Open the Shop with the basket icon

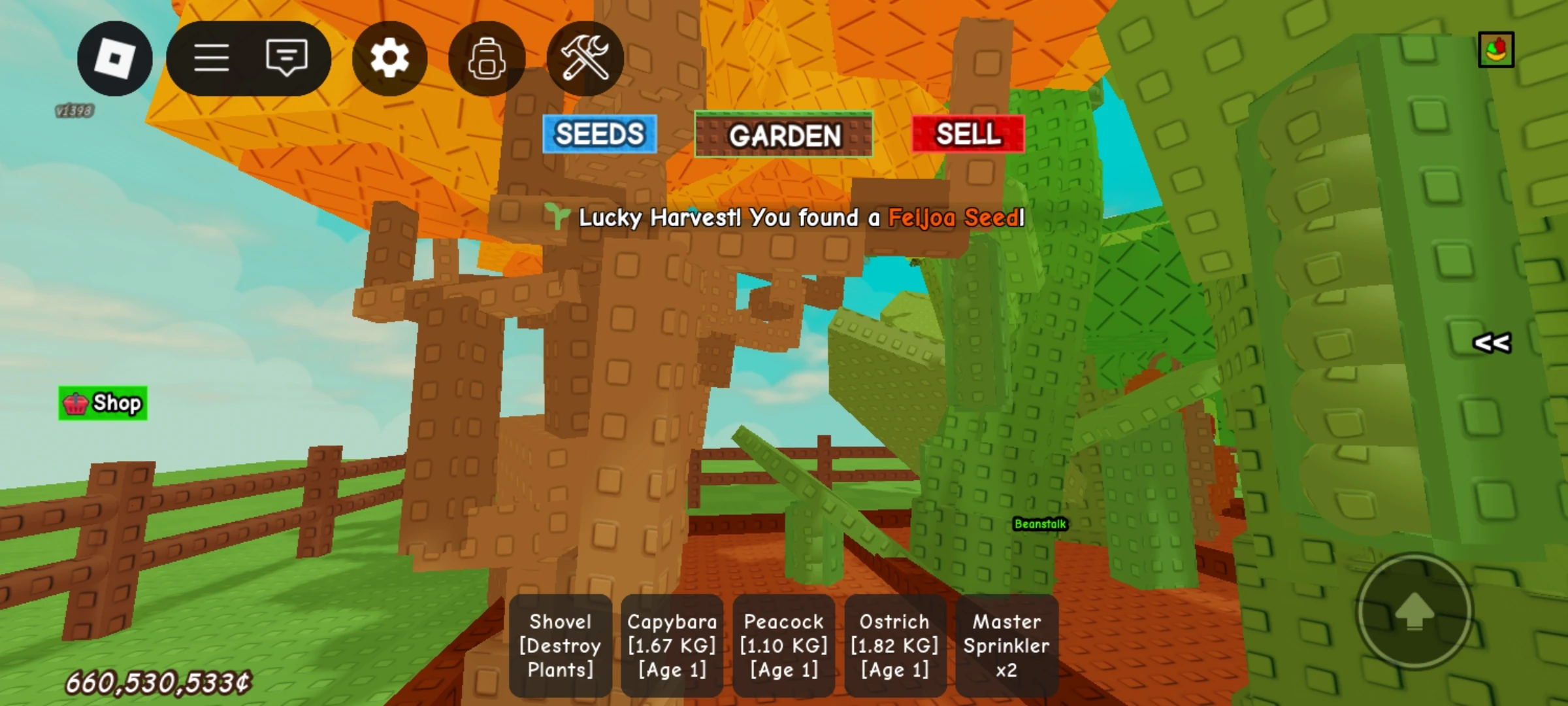tap(102, 403)
